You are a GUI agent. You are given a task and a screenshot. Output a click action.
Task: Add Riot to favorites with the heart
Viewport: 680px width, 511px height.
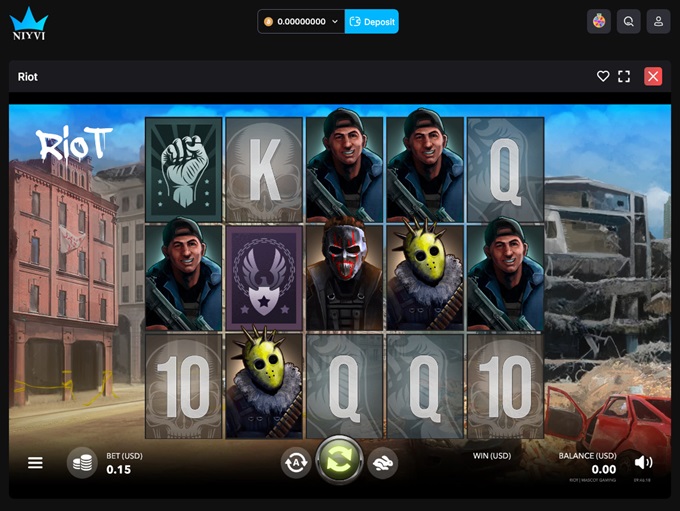[x=603, y=76]
